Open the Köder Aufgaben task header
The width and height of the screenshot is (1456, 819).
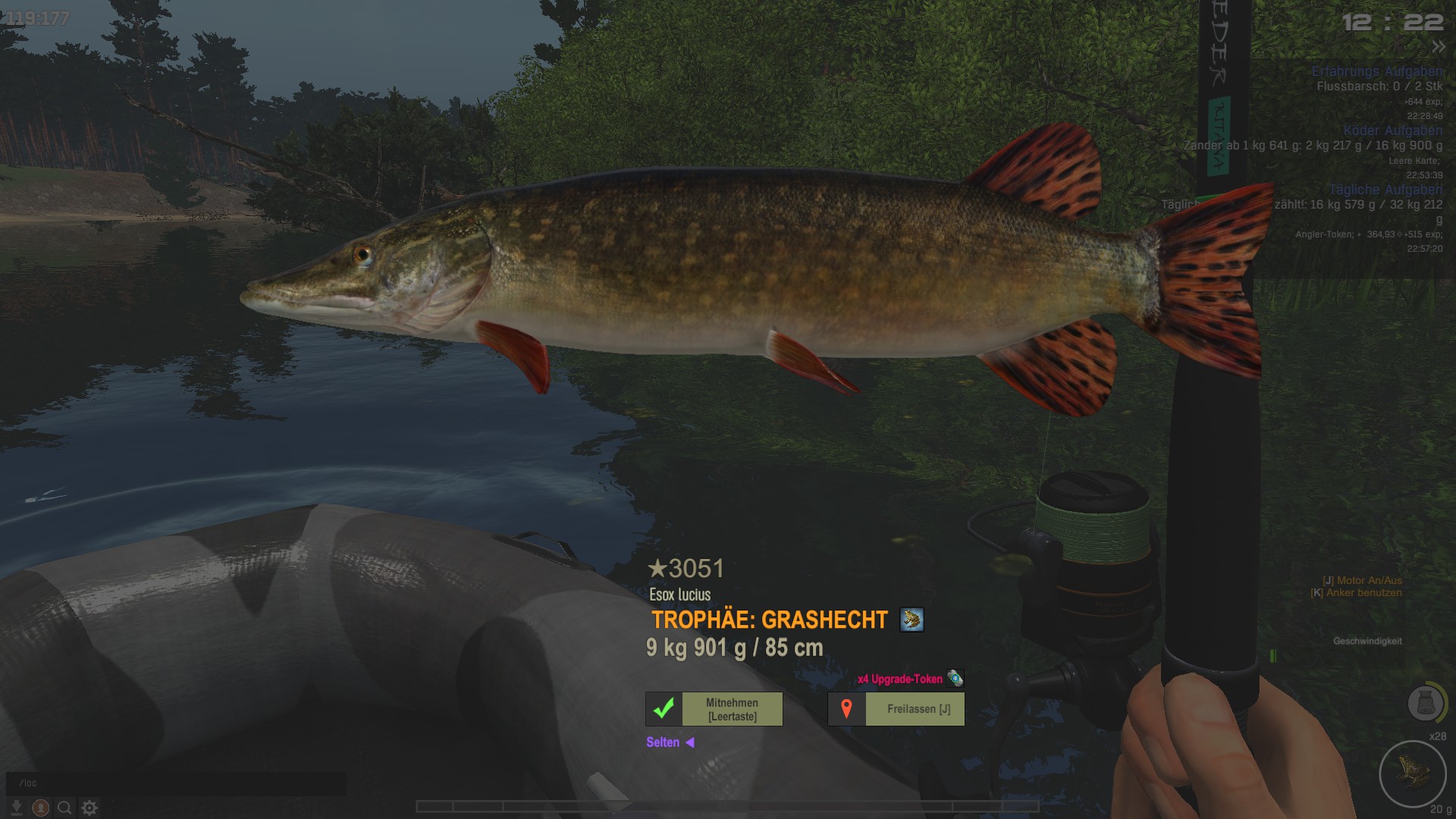(1392, 130)
